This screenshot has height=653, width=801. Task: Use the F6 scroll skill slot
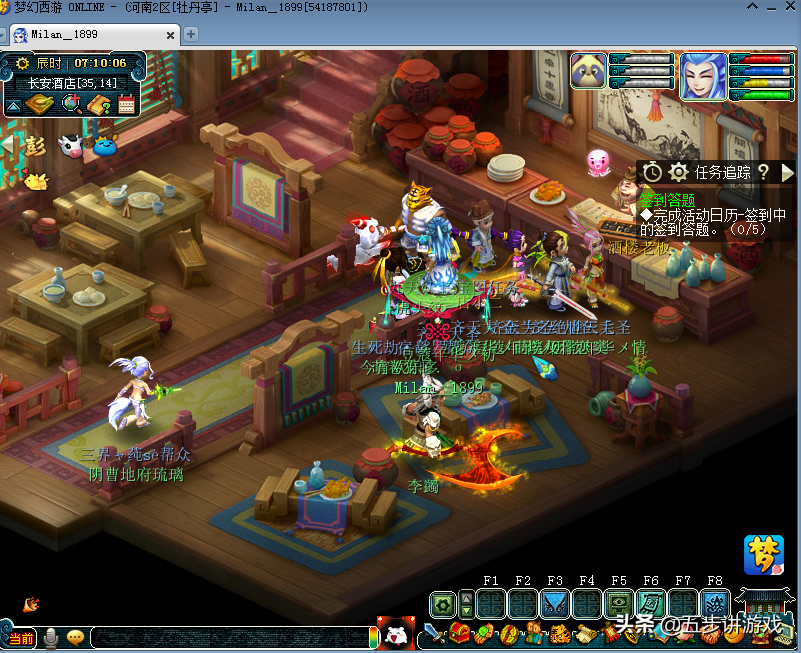tap(651, 604)
